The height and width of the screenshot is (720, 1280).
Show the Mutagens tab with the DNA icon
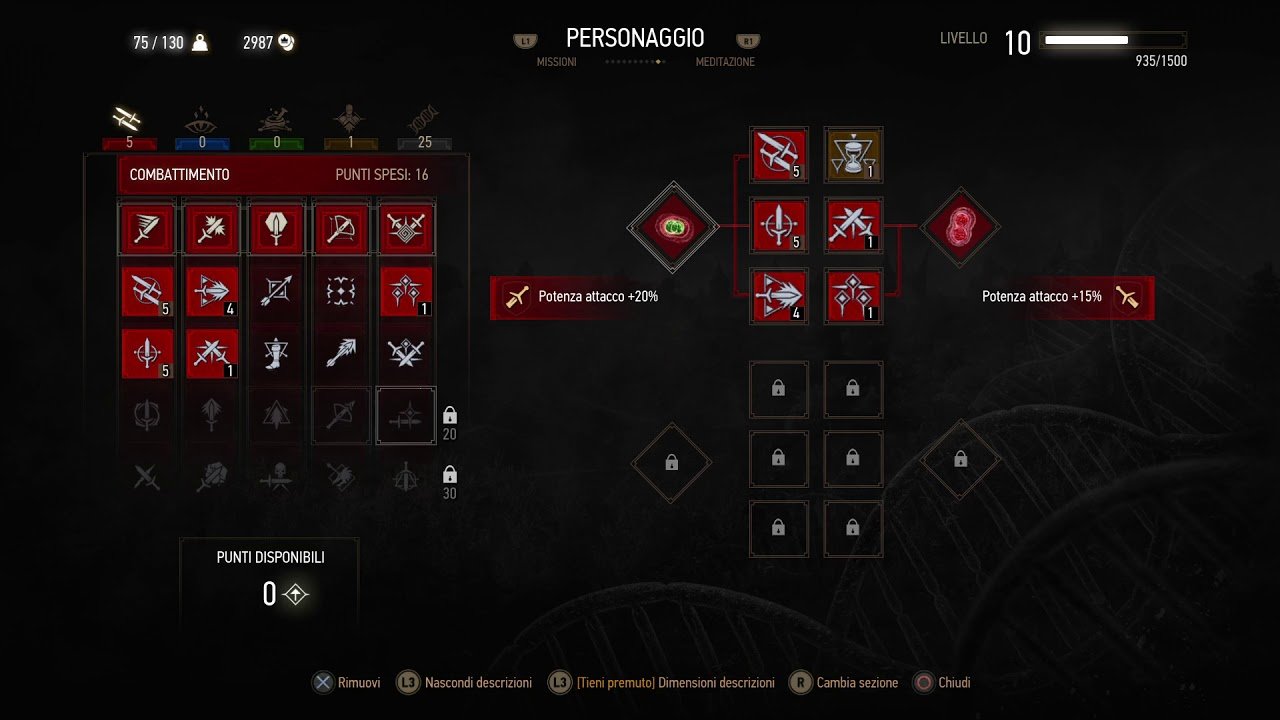pyautogui.click(x=424, y=122)
